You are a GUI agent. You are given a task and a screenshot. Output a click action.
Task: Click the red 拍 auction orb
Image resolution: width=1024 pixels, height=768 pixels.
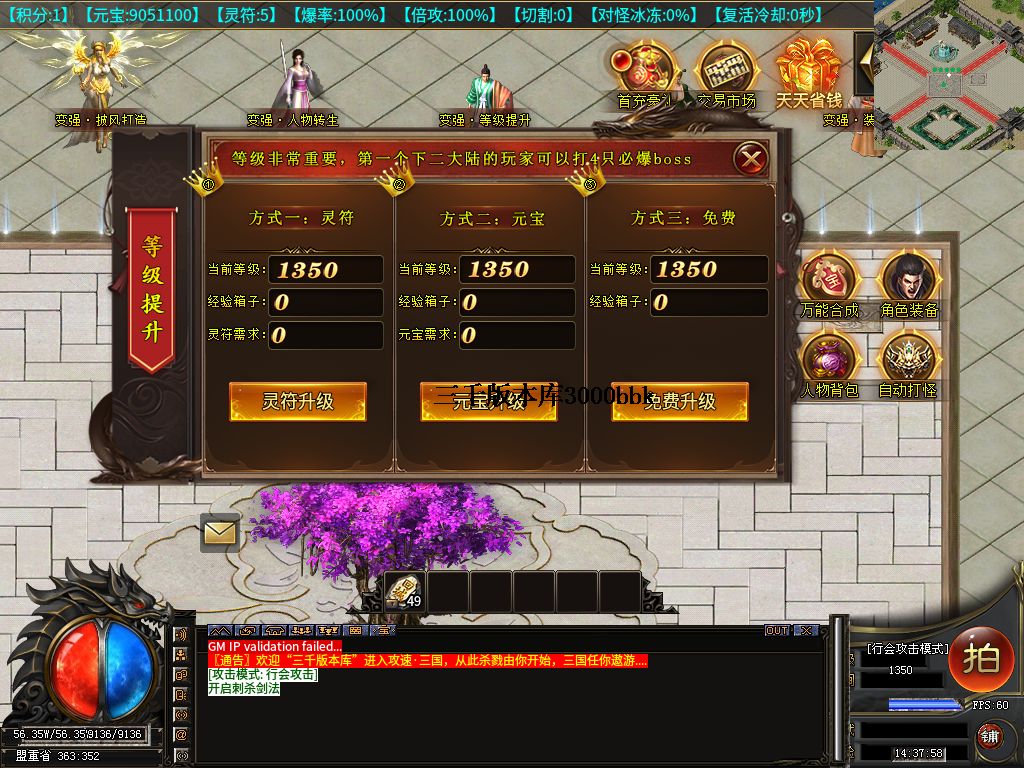980,658
